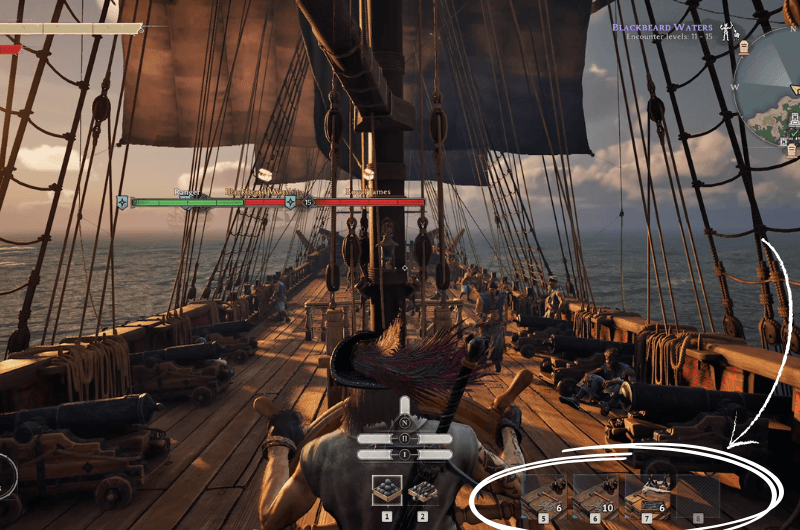Activate the consumable in slot 7

[647, 493]
